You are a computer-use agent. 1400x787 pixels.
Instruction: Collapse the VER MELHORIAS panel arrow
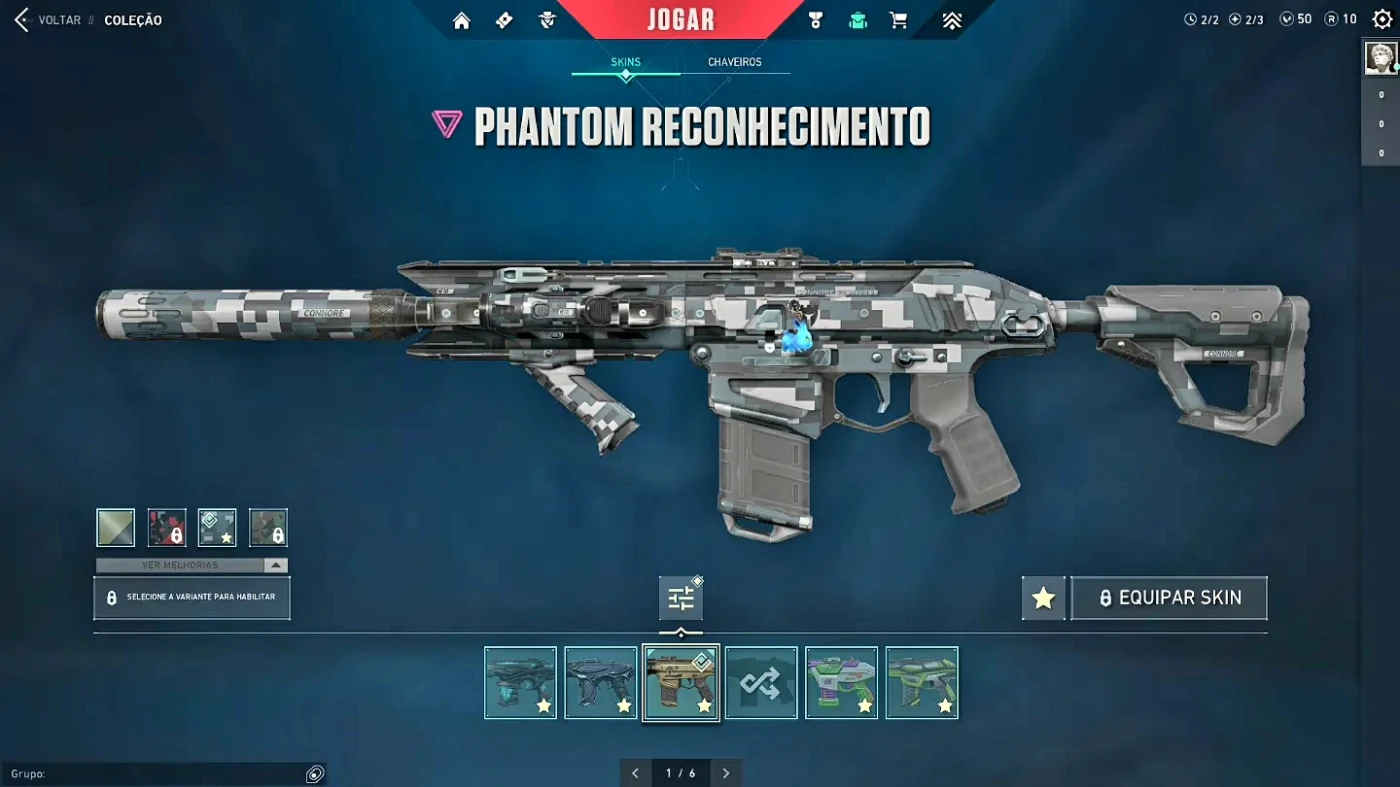[276, 565]
